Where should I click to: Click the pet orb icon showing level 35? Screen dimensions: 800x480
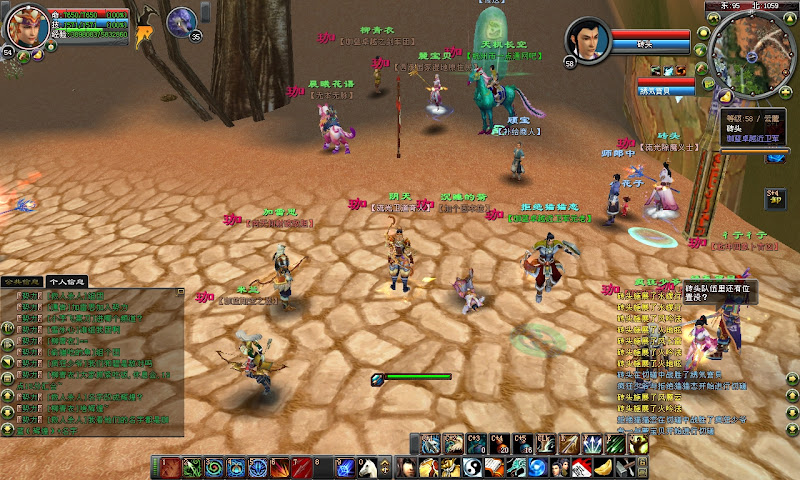pyautogui.click(x=182, y=22)
